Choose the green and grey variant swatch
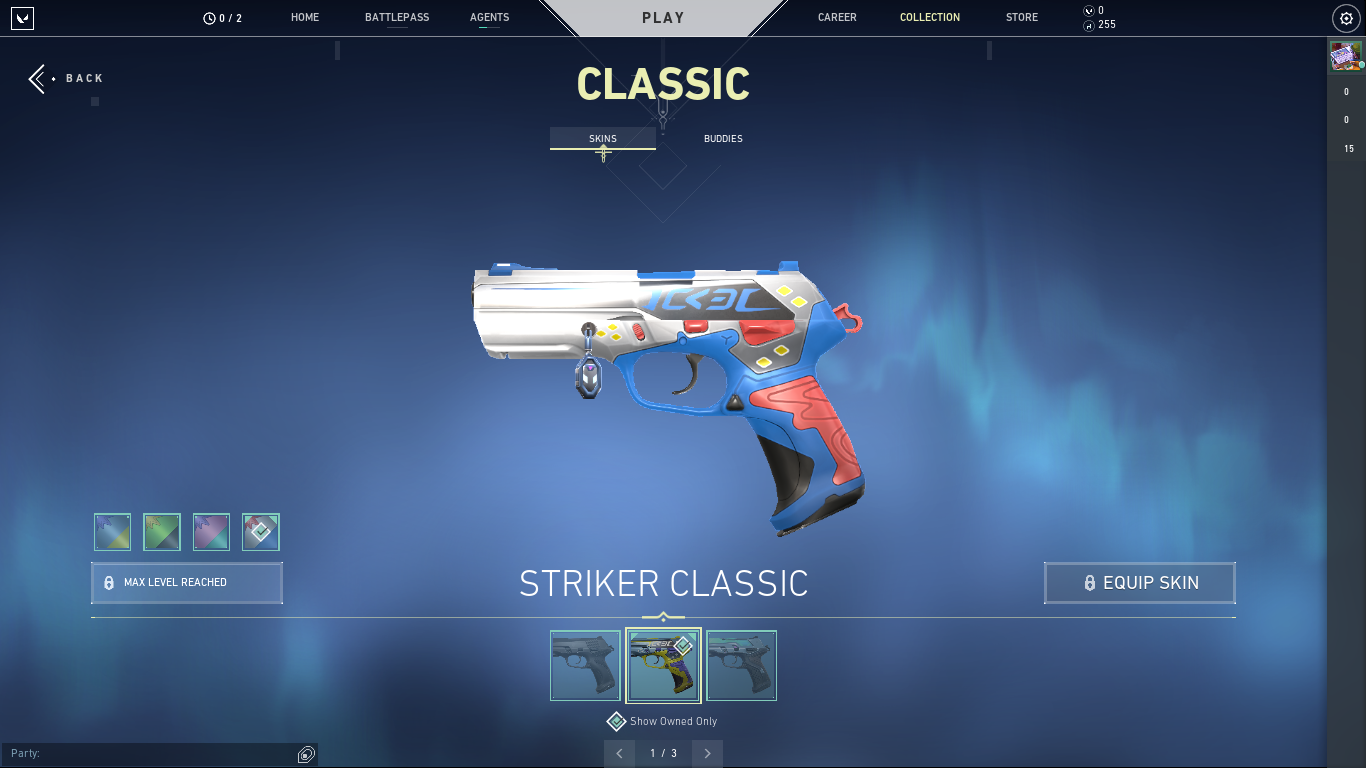 162,532
